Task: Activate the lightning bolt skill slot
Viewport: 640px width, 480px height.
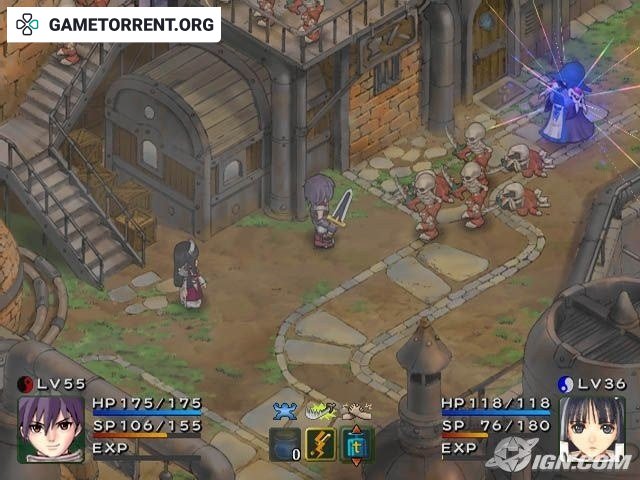Action: pyautogui.click(x=320, y=444)
